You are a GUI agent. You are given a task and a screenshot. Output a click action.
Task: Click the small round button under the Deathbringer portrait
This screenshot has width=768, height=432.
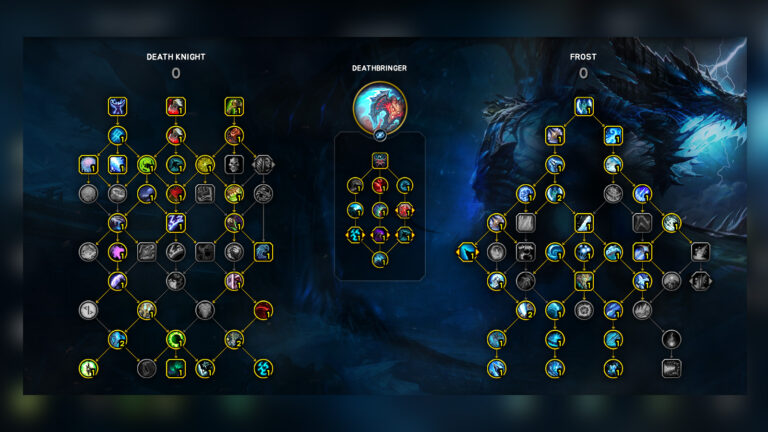380,132
